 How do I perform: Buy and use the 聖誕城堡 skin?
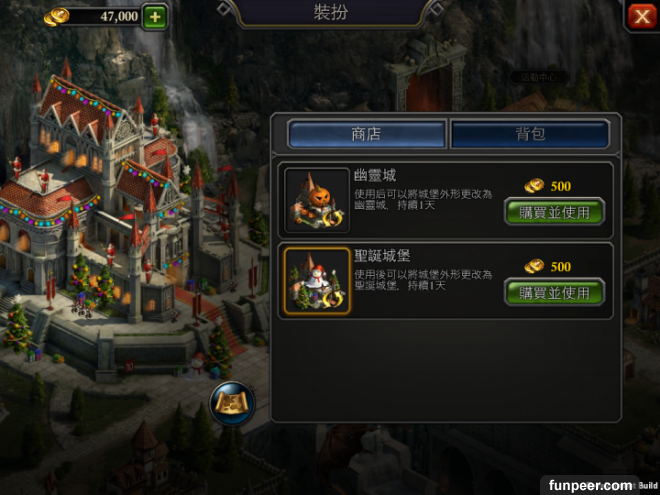click(x=555, y=293)
